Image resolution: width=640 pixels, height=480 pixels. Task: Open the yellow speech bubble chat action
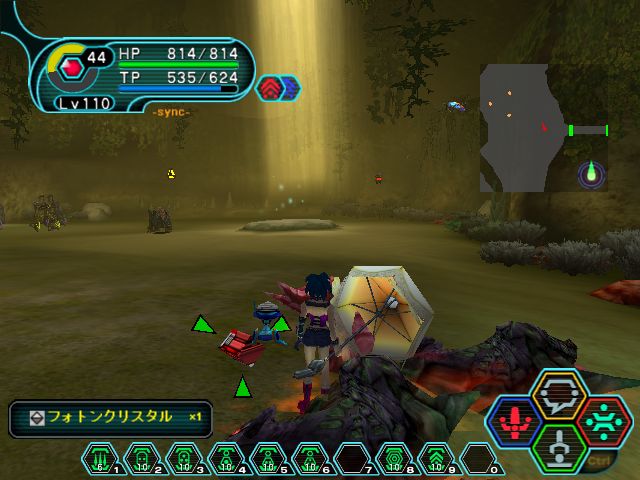558,394
